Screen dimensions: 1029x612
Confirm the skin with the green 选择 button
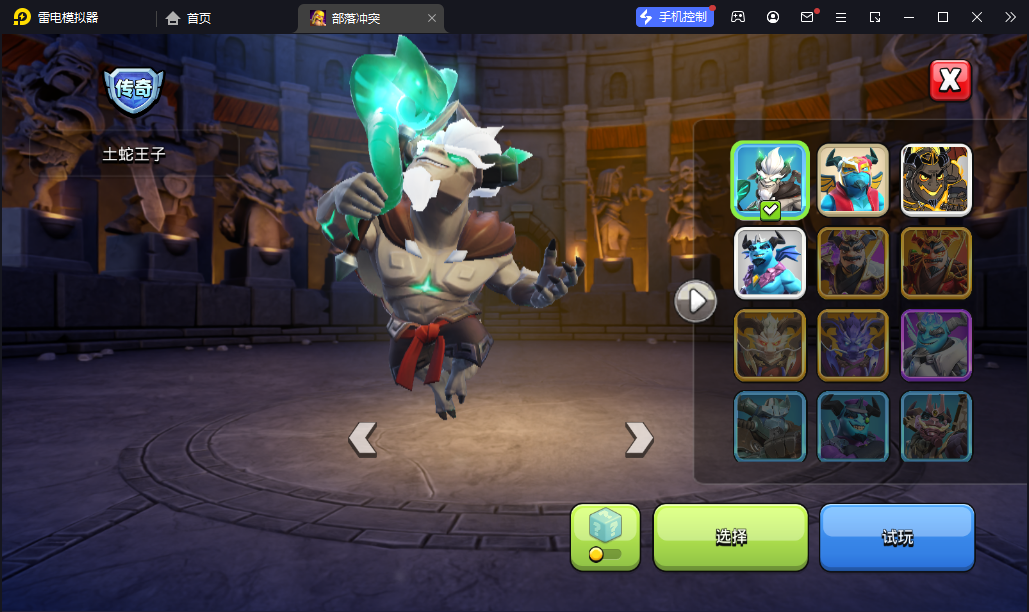(x=730, y=537)
